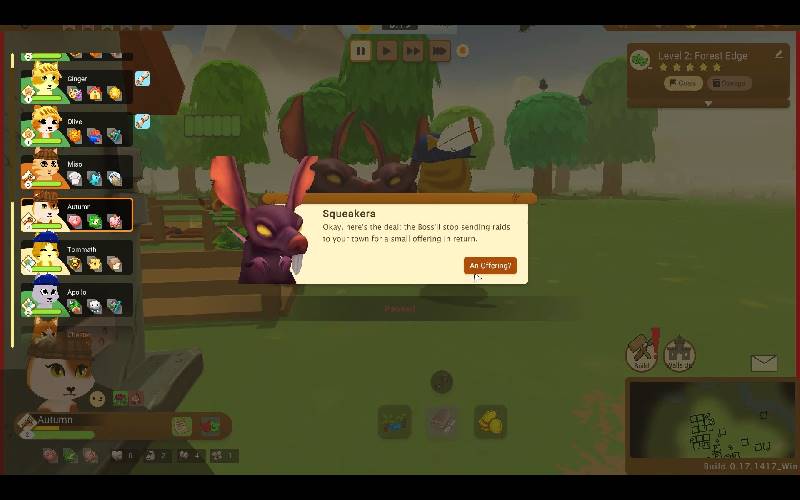Image resolution: width=800 pixels, height=500 pixels.
Task: Set game speed to fast forward
Action: 413,51
